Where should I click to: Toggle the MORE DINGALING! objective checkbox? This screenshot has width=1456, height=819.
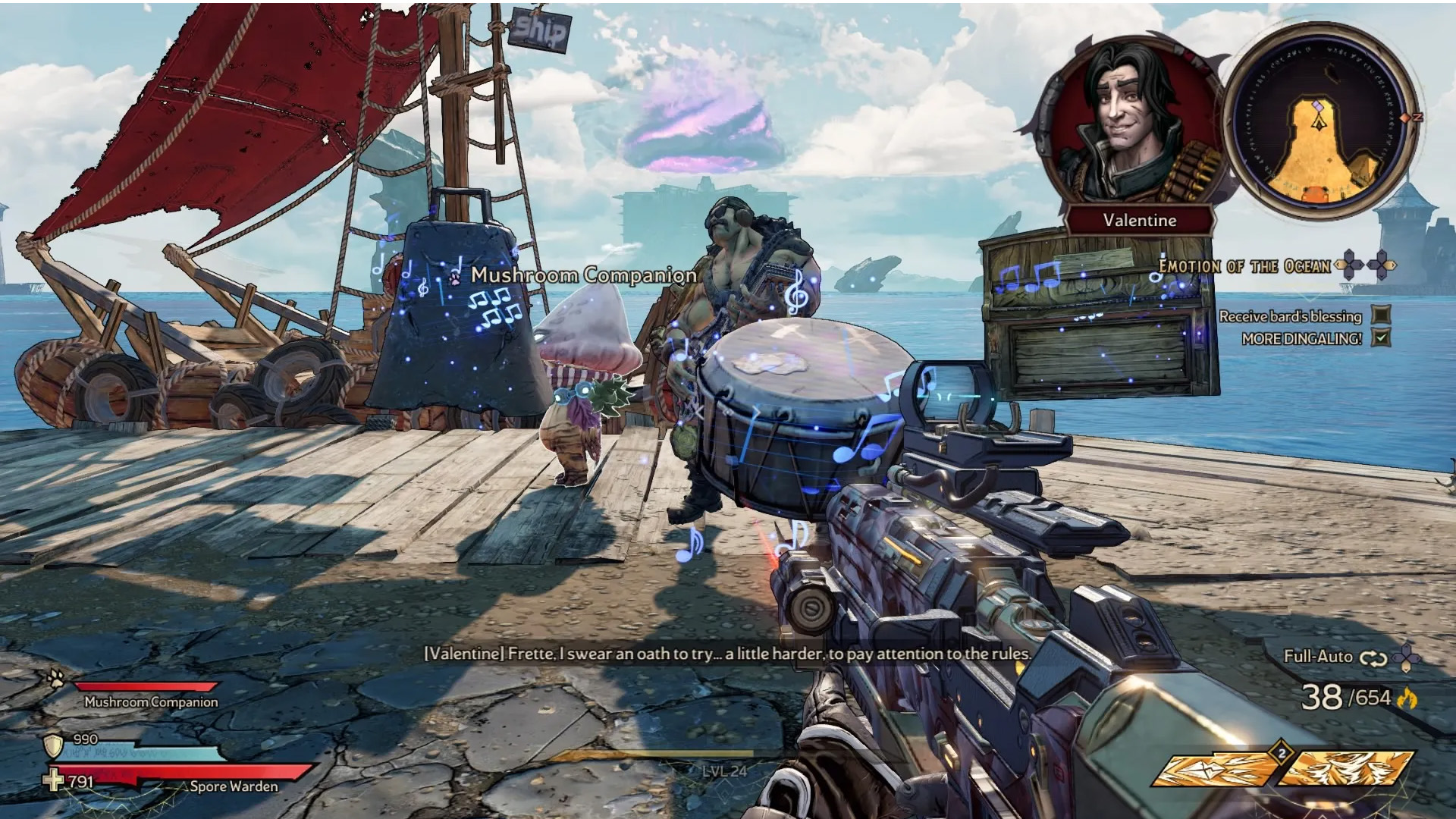[x=1382, y=338]
